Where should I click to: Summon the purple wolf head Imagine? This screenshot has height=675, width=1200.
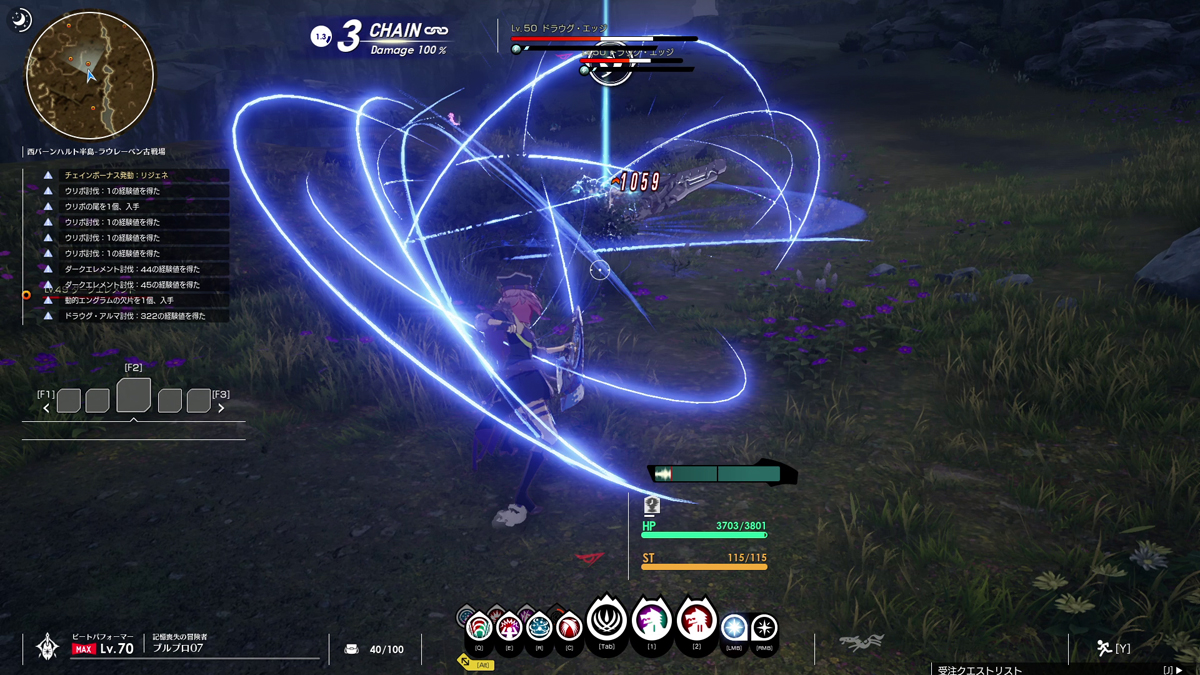651,621
